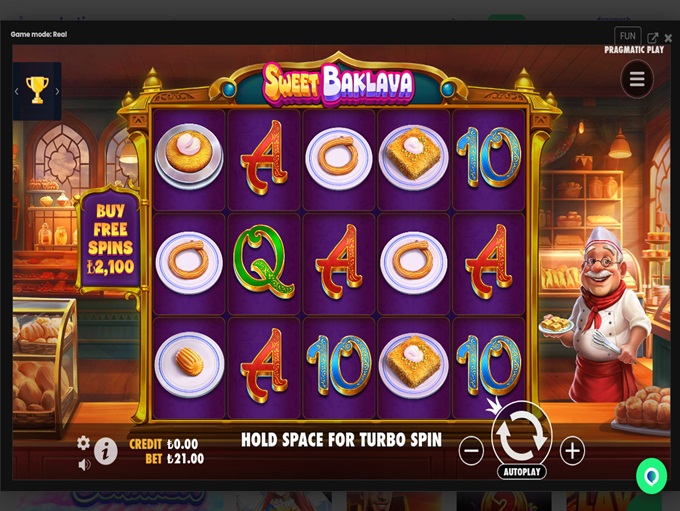Switch to FUN mode
Viewport: 680px width, 511px height.
point(628,37)
